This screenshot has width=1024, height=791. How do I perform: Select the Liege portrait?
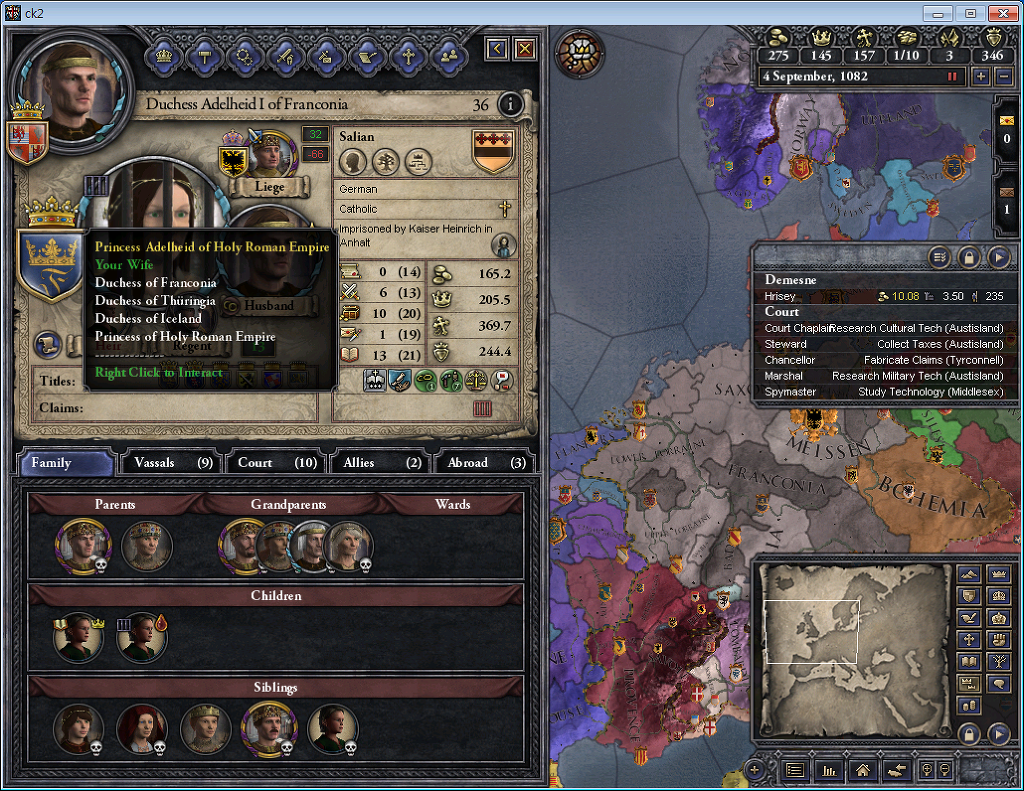[268, 152]
